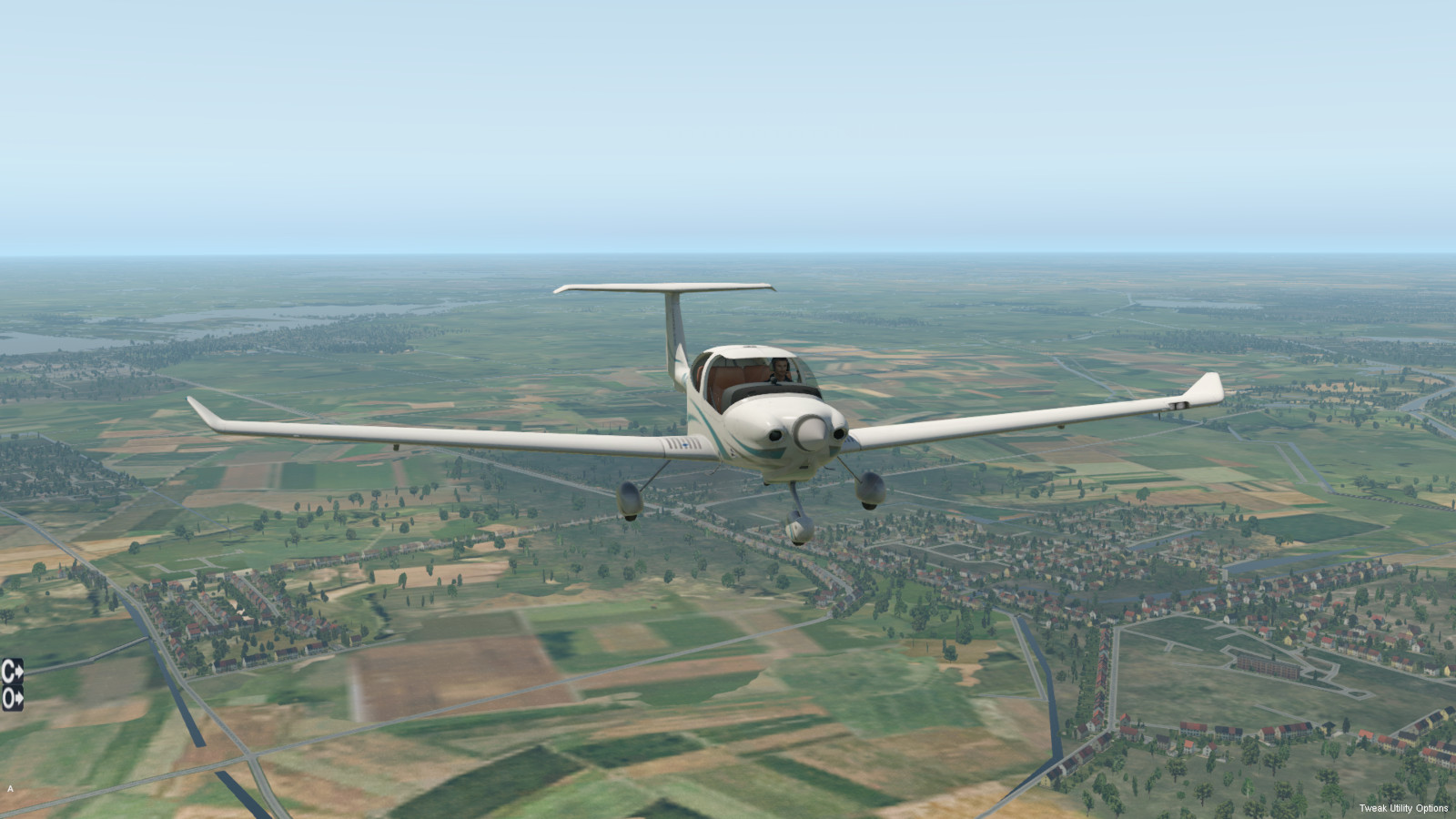
Task: Open the O arrow side tab
Action: [12, 699]
